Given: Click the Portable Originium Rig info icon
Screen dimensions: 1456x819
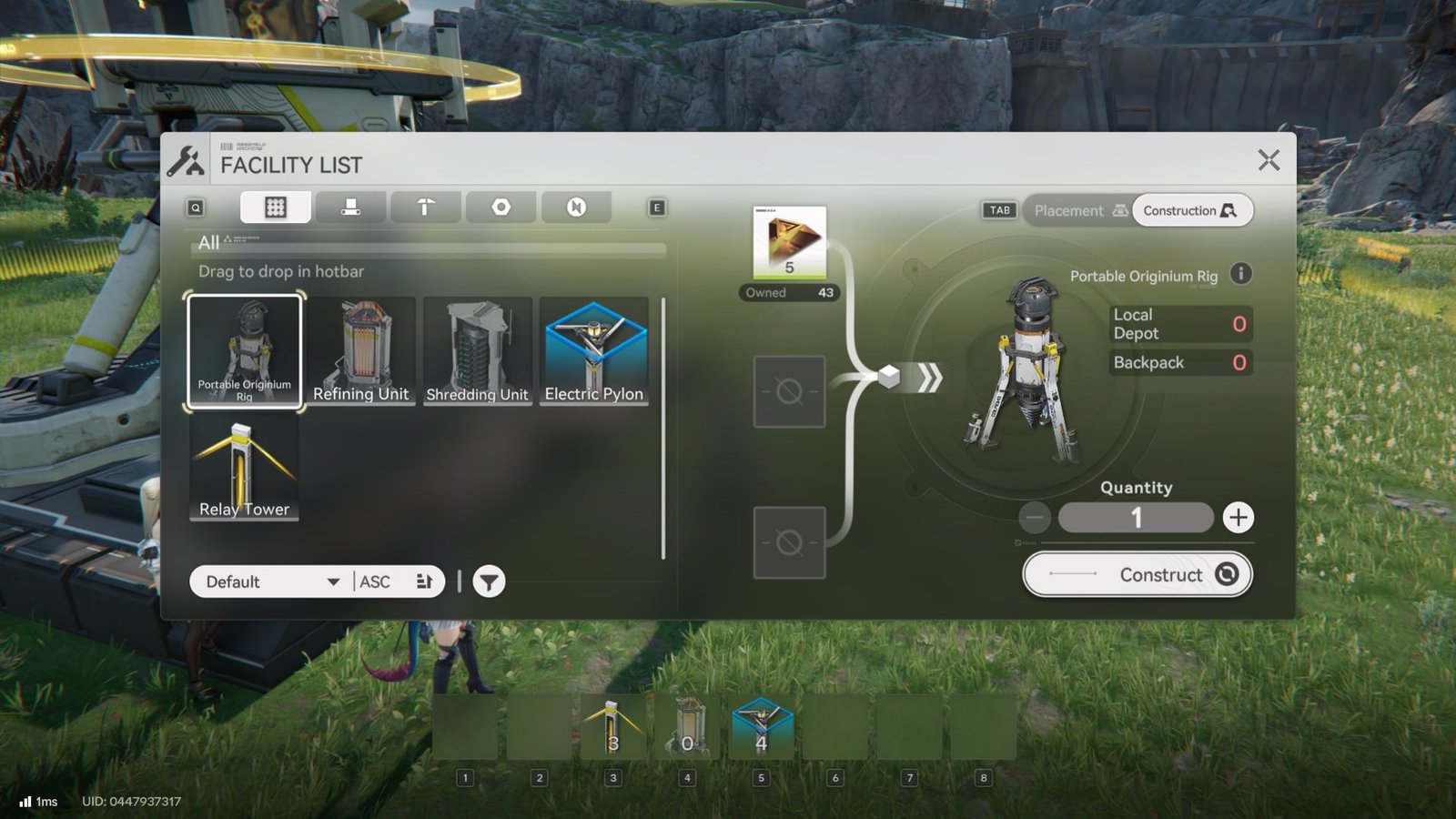Looking at the screenshot, I should coord(1240,274).
